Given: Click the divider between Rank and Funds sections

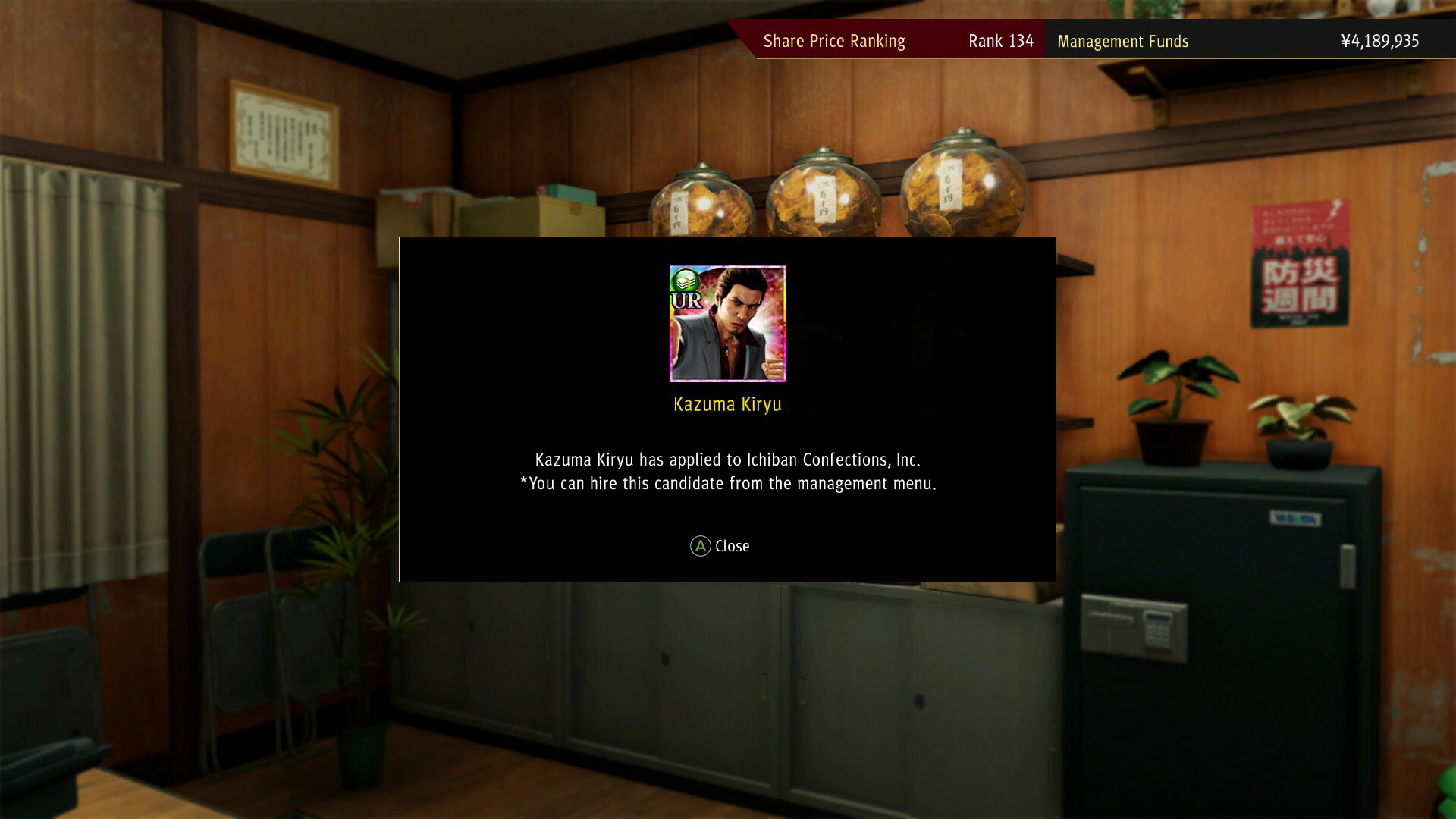Looking at the screenshot, I should 1046,42.
